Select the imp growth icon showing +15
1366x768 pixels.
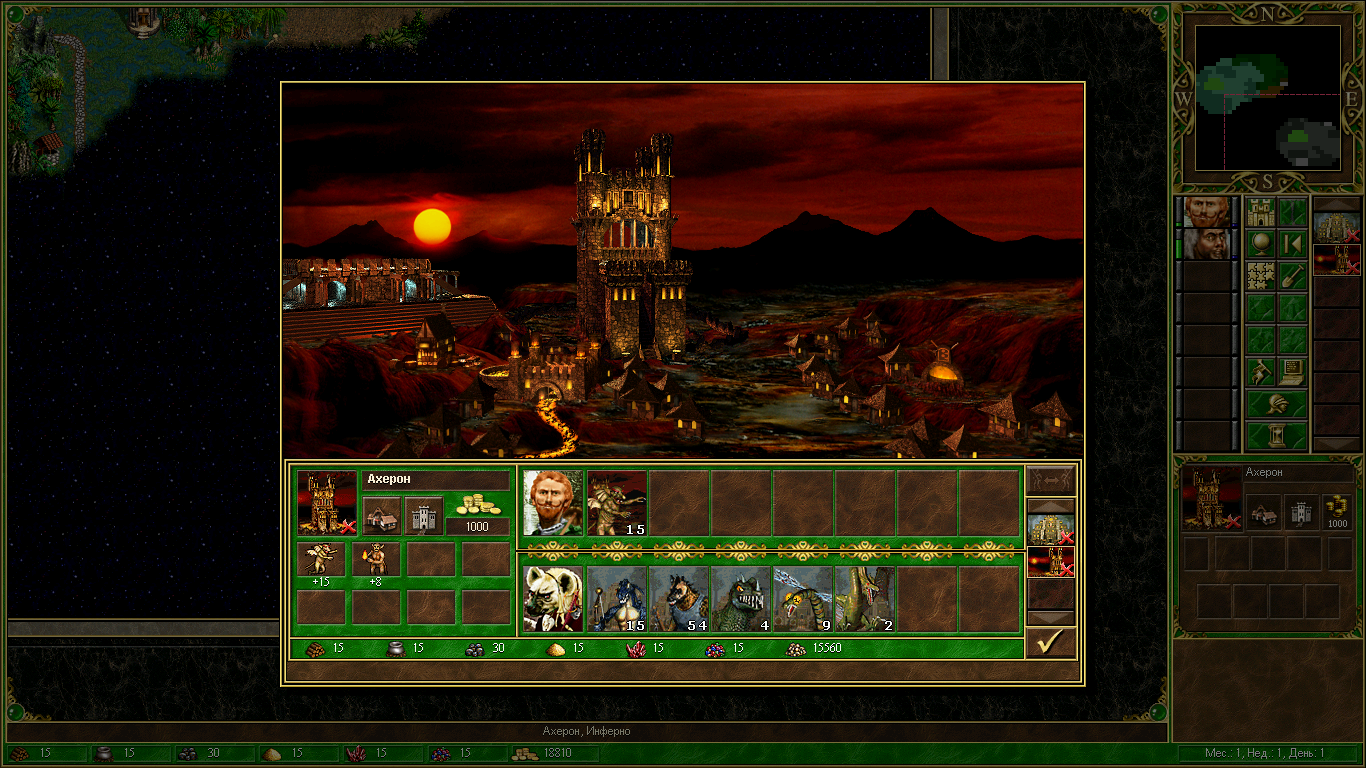[321, 560]
